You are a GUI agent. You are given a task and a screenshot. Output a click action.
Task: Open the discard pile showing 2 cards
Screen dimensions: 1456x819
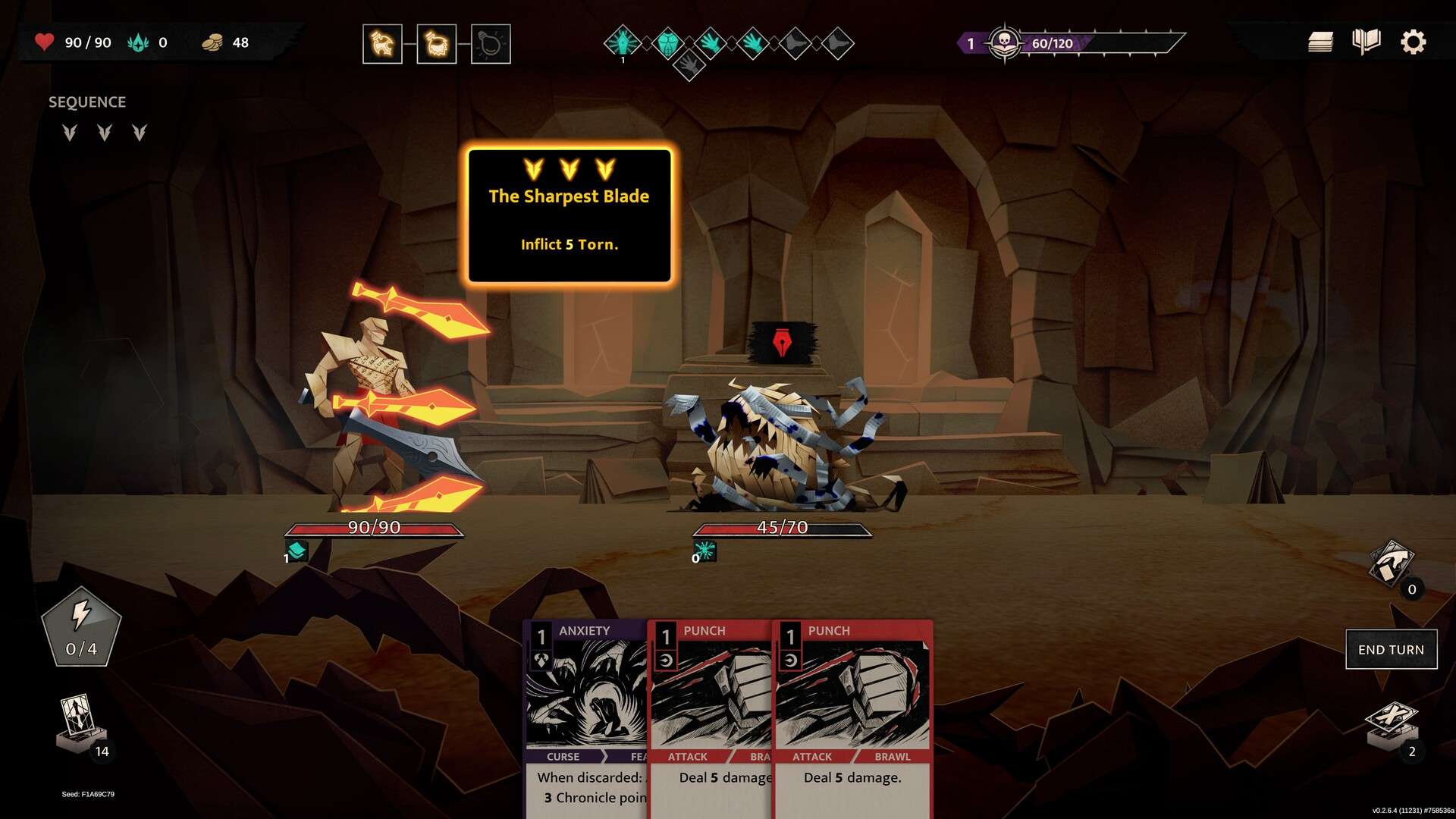click(1392, 726)
